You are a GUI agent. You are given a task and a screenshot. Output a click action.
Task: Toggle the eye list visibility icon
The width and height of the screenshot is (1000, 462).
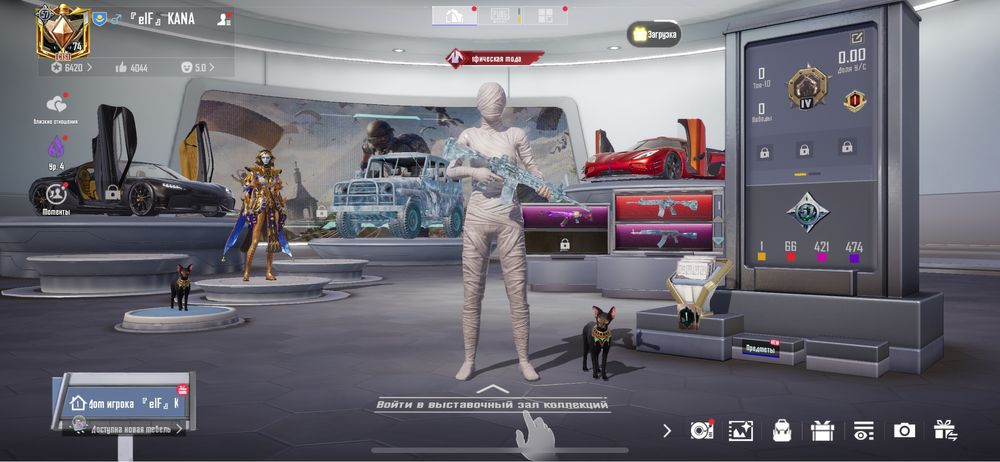pos(862,430)
